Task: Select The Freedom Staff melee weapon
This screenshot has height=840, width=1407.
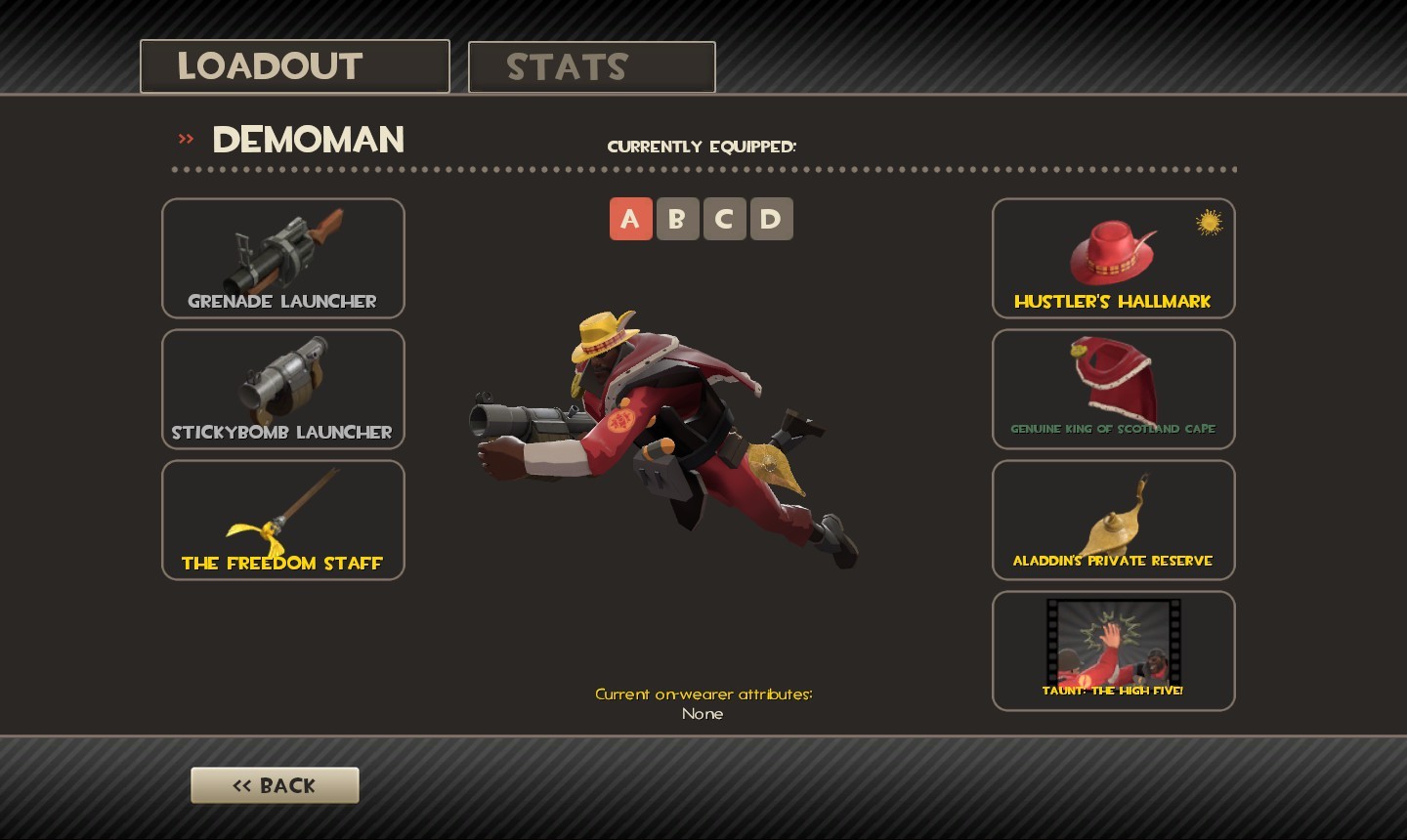Action: [x=282, y=520]
